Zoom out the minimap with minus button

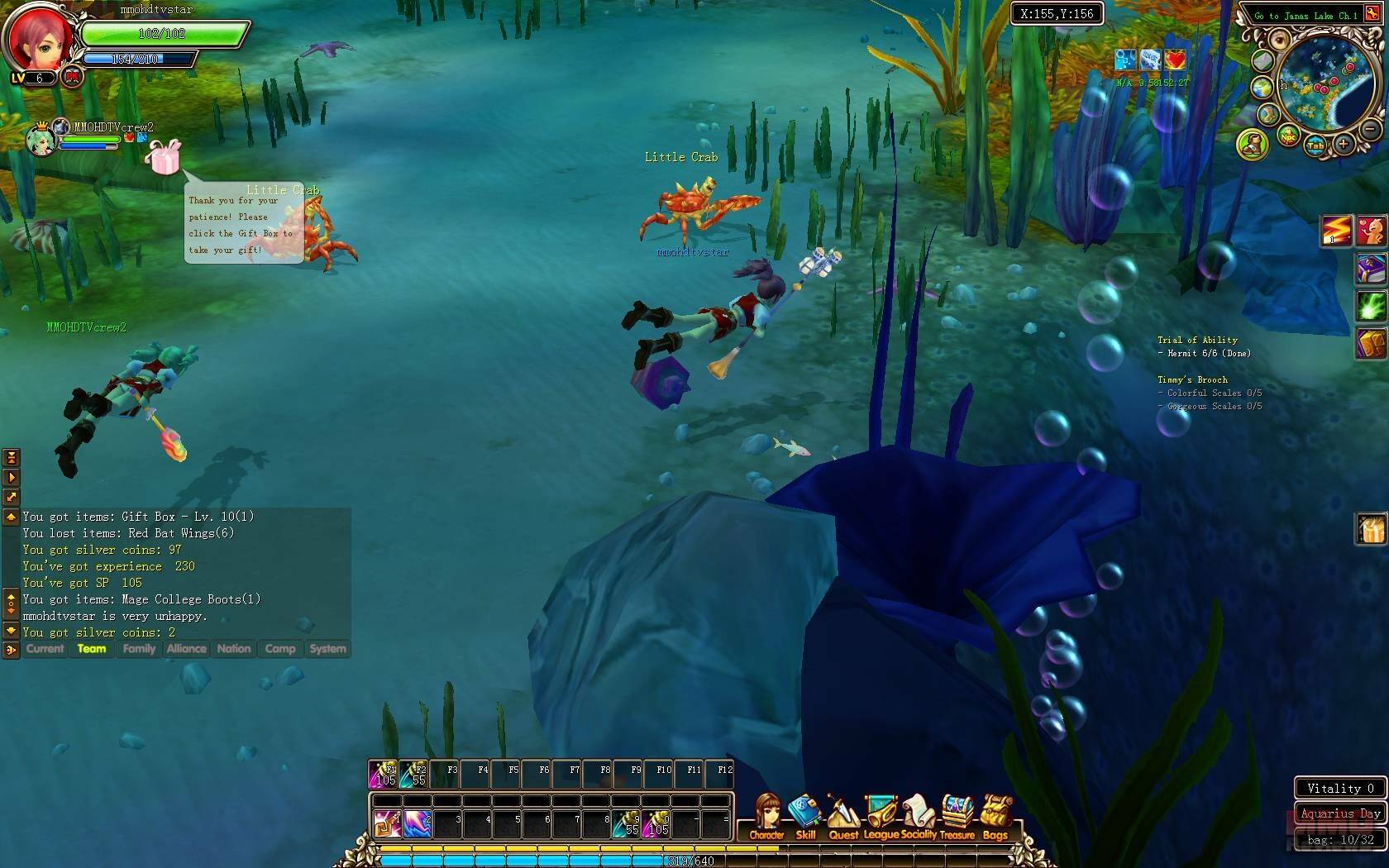[1370, 129]
